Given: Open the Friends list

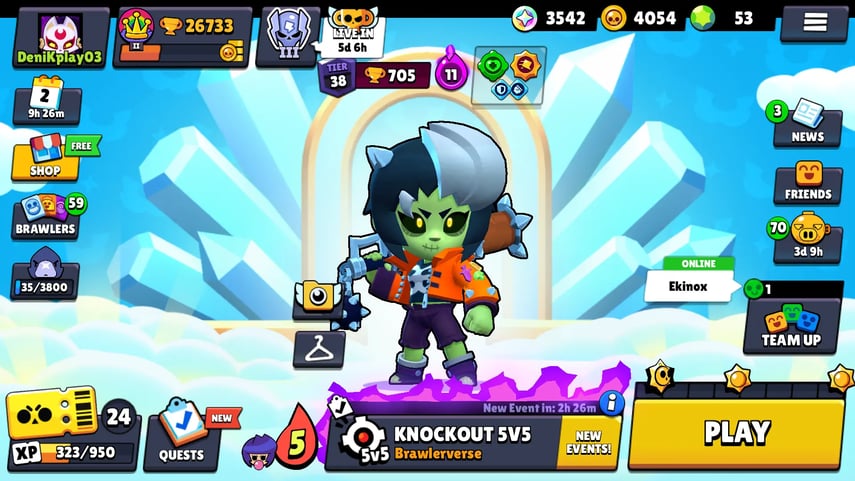Looking at the screenshot, I should 807,182.
